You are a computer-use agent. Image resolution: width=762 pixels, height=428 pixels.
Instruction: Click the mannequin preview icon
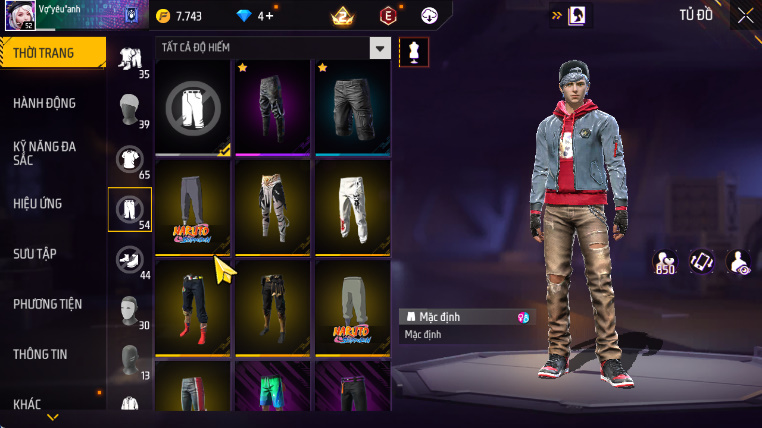pyautogui.click(x=414, y=52)
